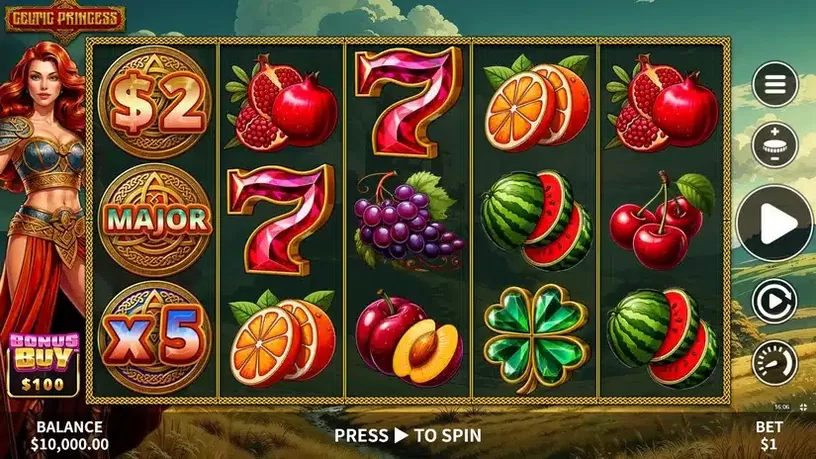This screenshot has height=459, width=816.
Task: Open the coin bet adjustment button
Action: coord(775,145)
